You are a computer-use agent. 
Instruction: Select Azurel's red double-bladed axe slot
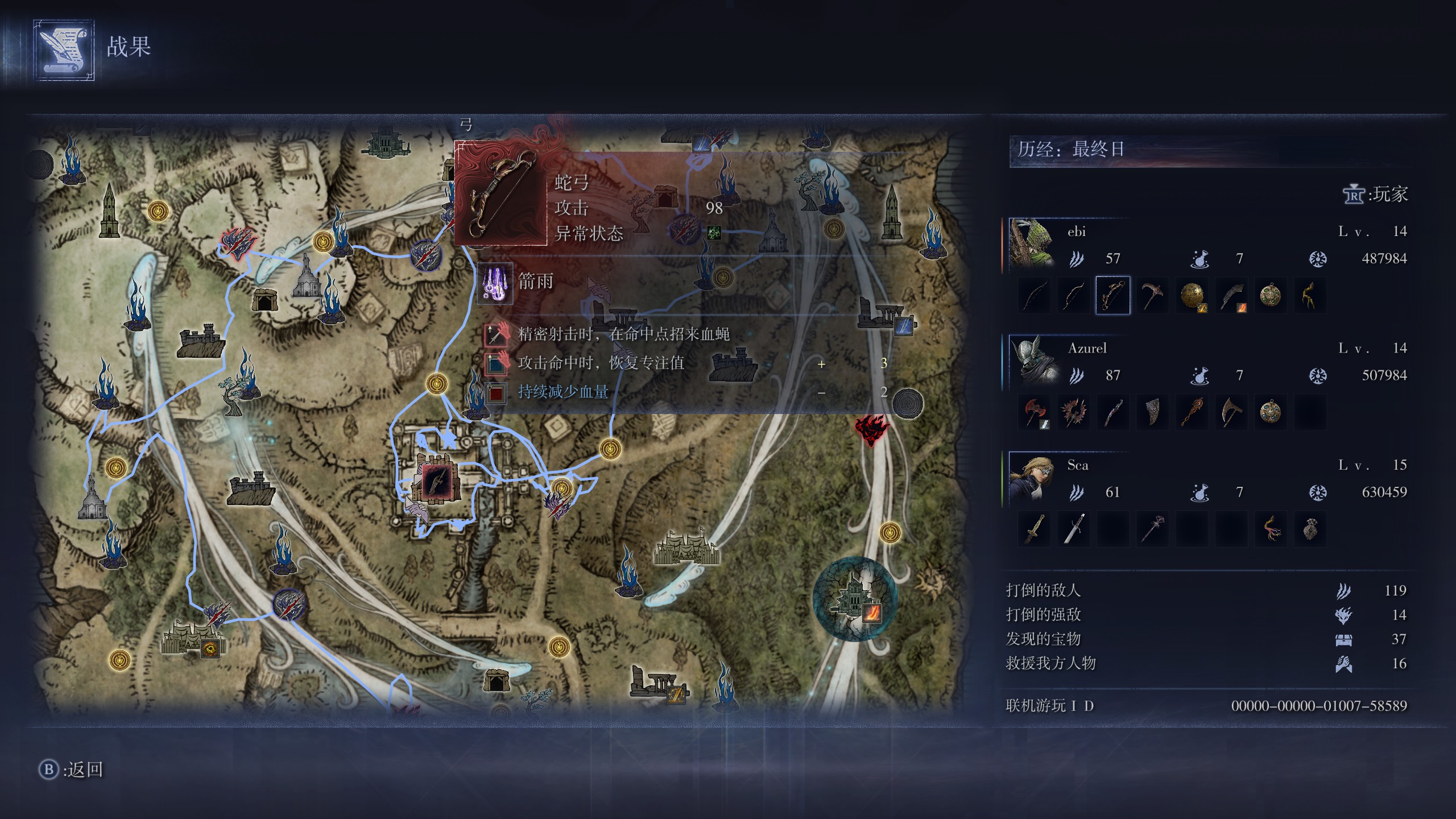click(1034, 412)
